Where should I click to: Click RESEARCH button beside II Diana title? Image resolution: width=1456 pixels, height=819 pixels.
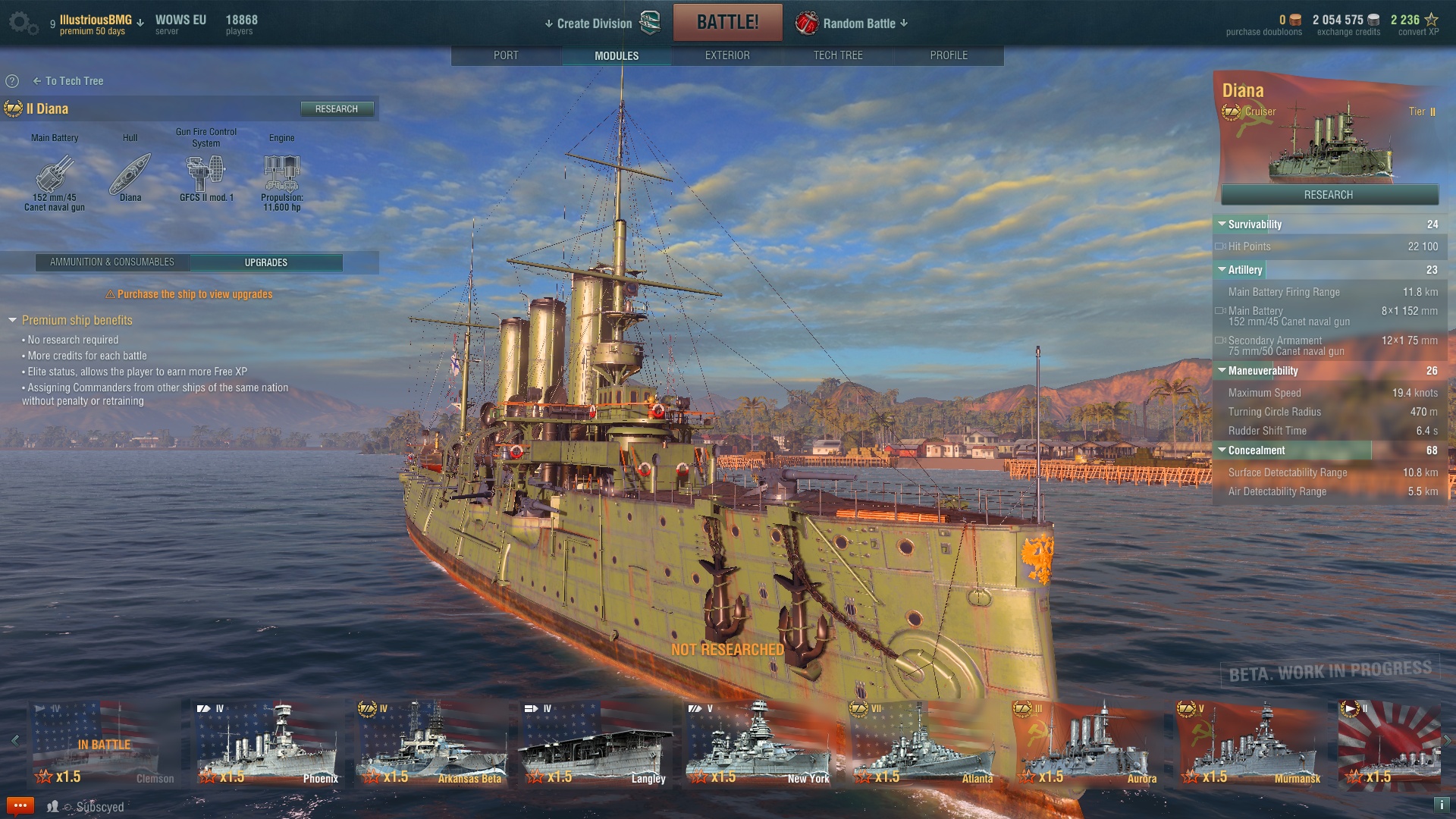(x=336, y=109)
